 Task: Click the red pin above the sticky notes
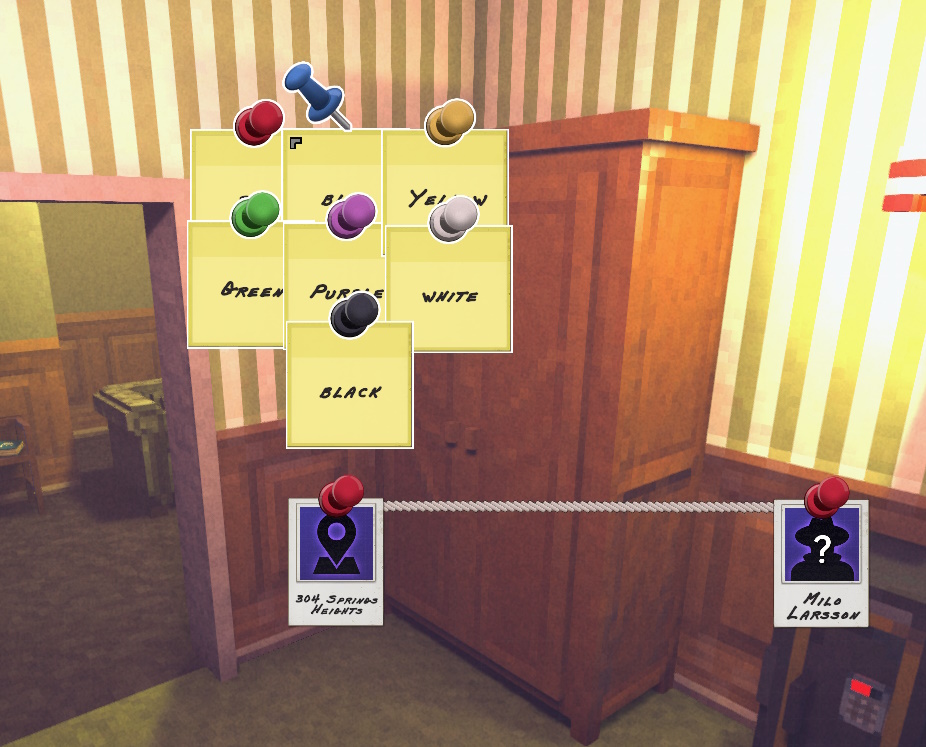(x=258, y=123)
